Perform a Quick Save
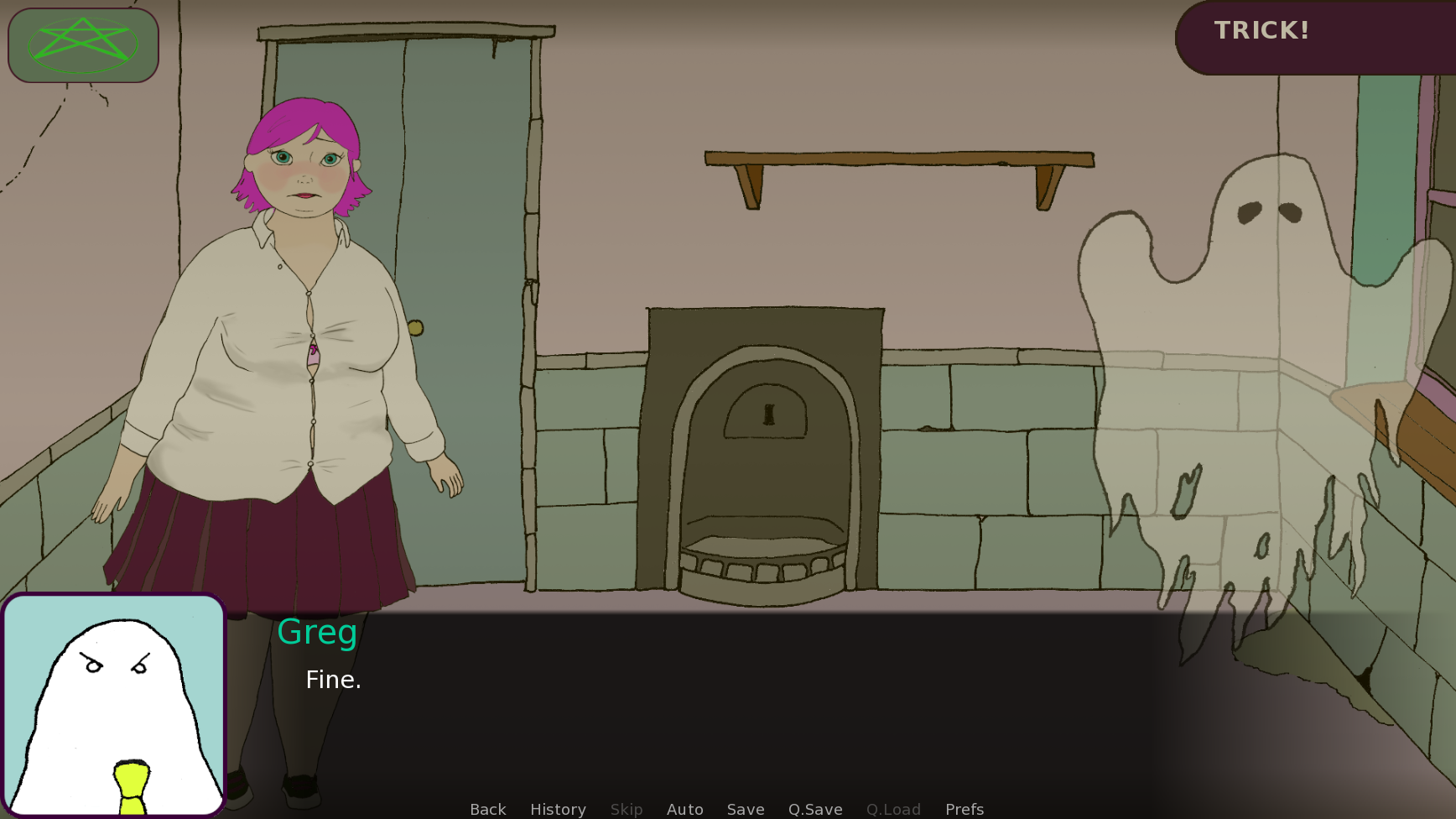Viewport: 1456px width, 819px height. click(814, 809)
